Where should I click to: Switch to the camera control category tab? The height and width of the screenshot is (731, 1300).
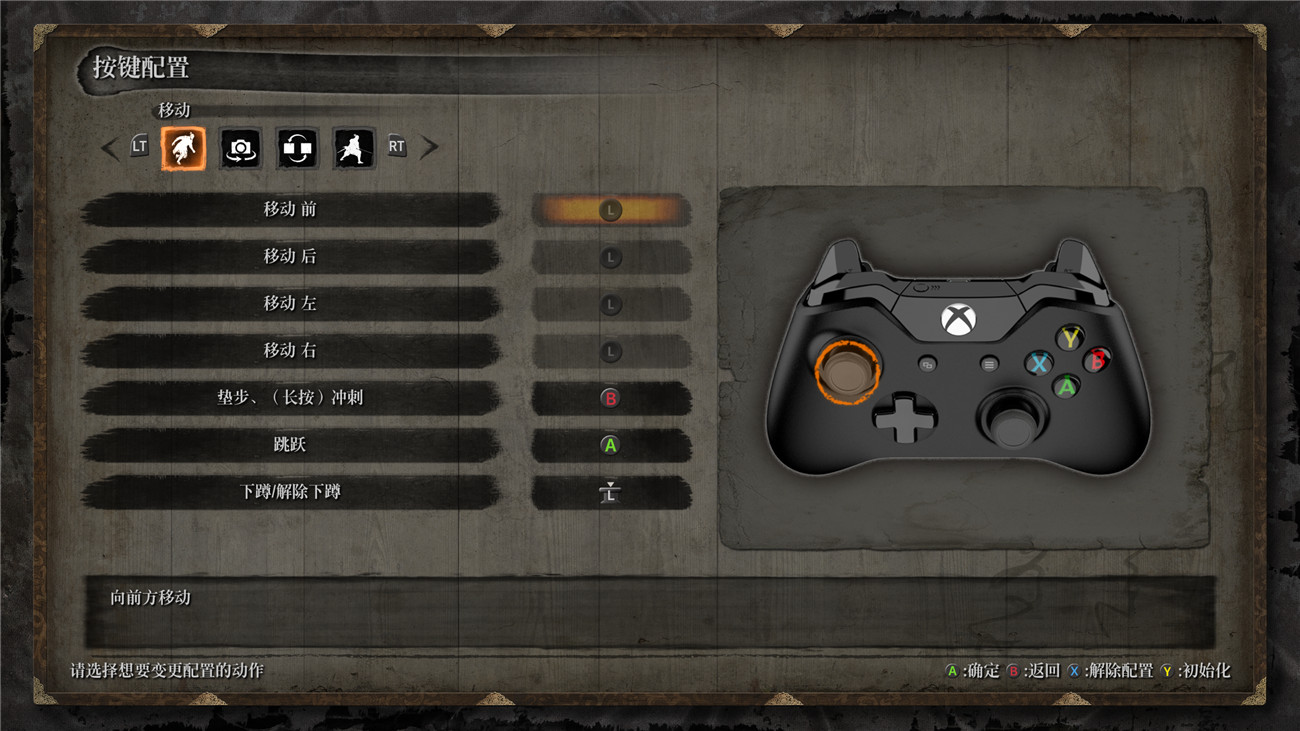(x=240, y=148)
